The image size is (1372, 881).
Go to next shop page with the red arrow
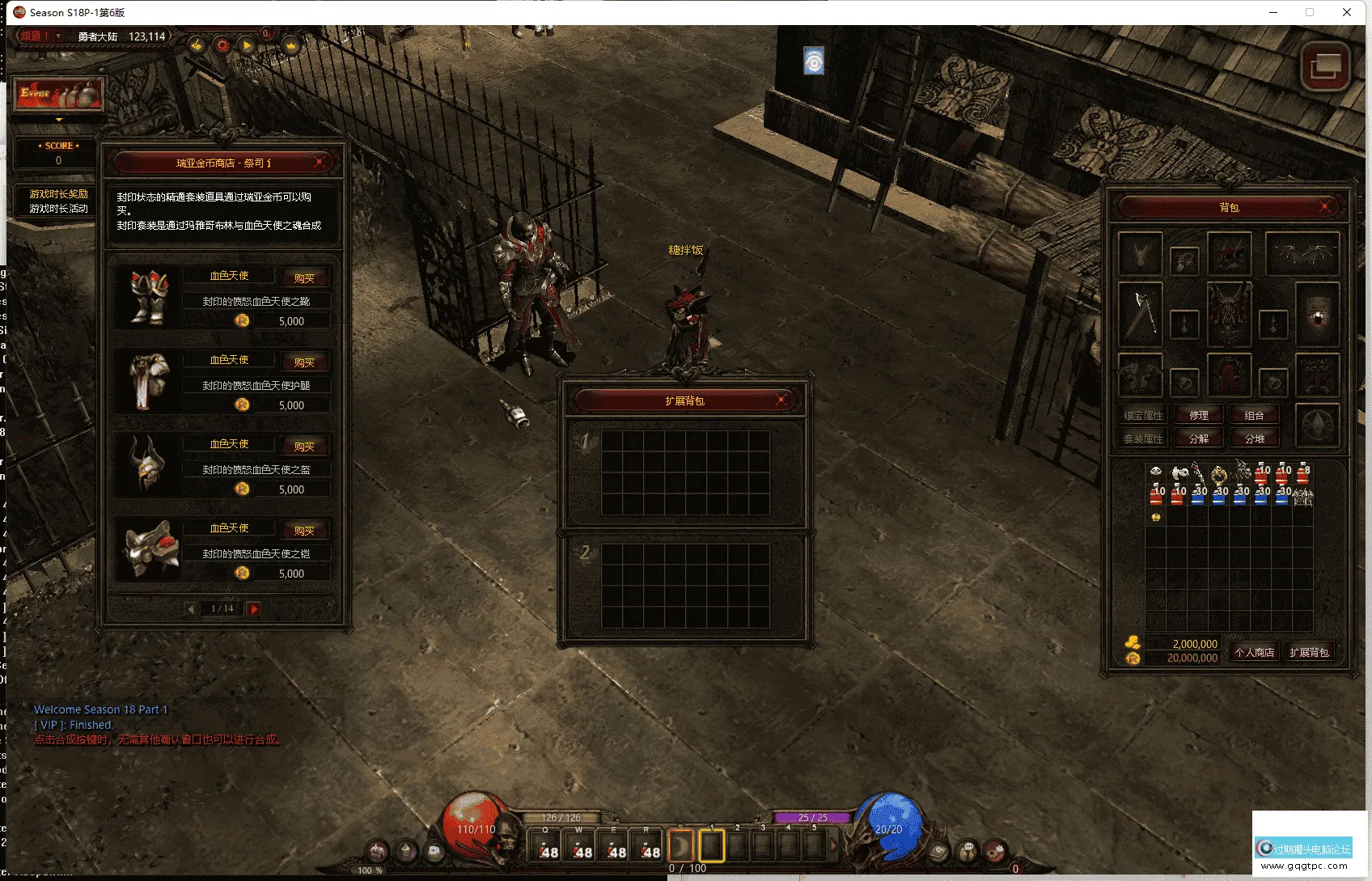(x=253, y=608)
